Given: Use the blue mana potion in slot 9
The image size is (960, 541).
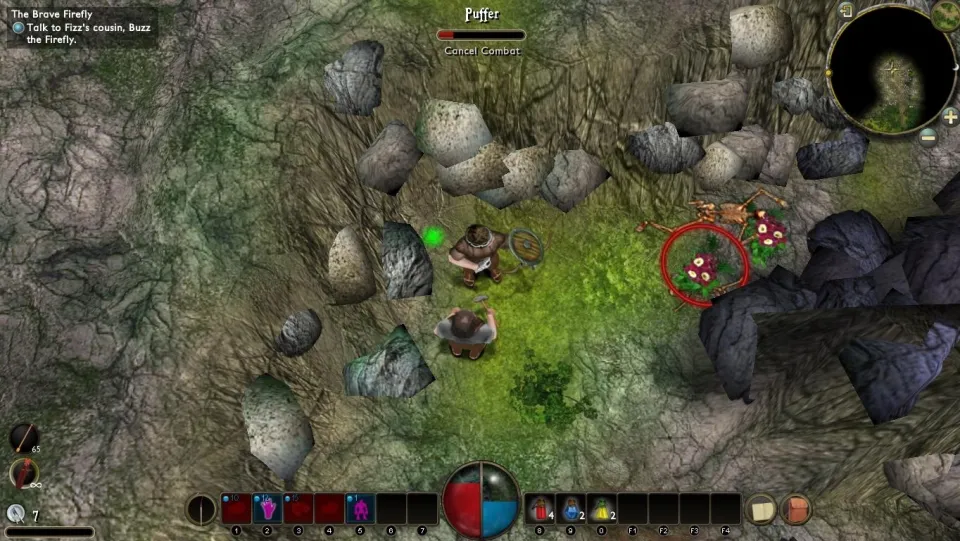Looking at the screenshot, I should point(571,509).
